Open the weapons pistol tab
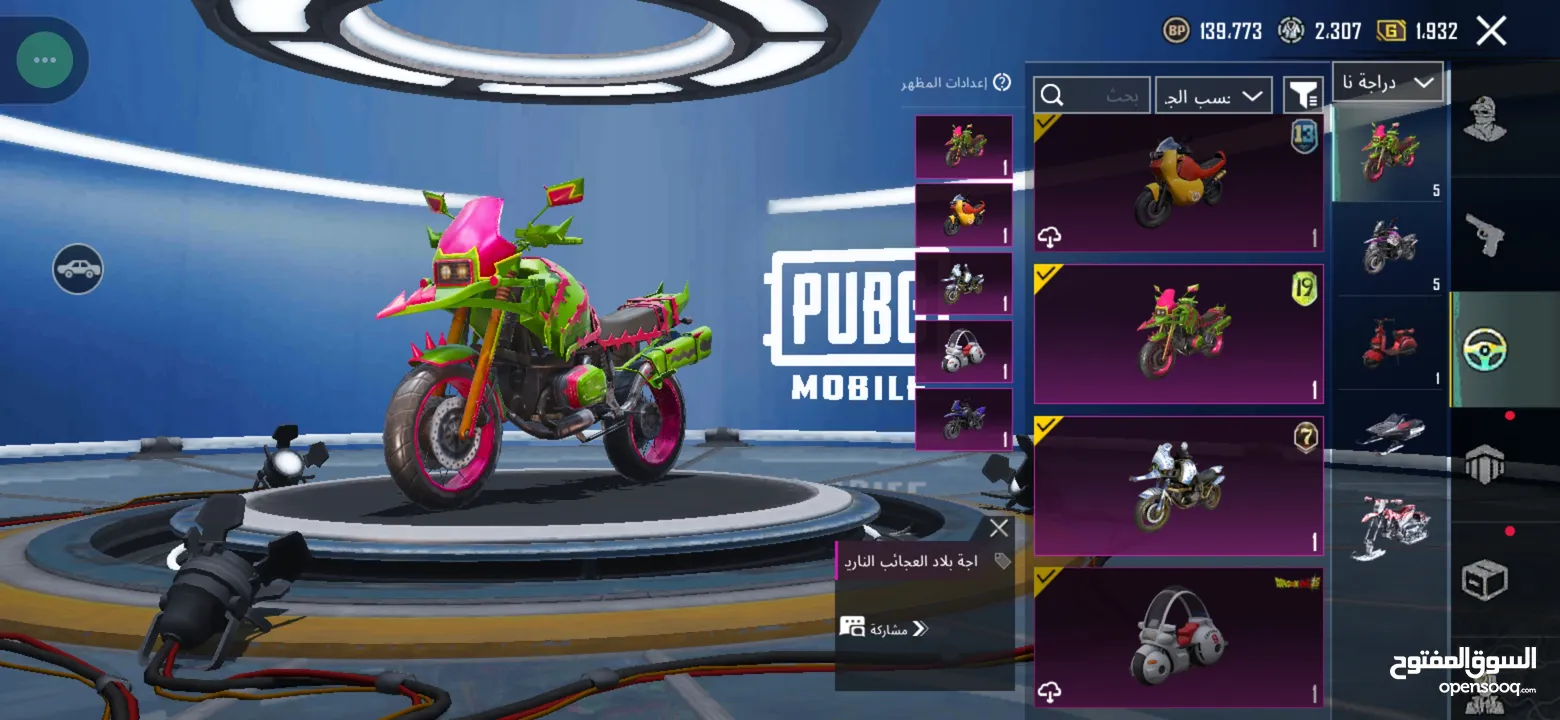This screenshot has height=720, width=1560. click(1485, 234)
